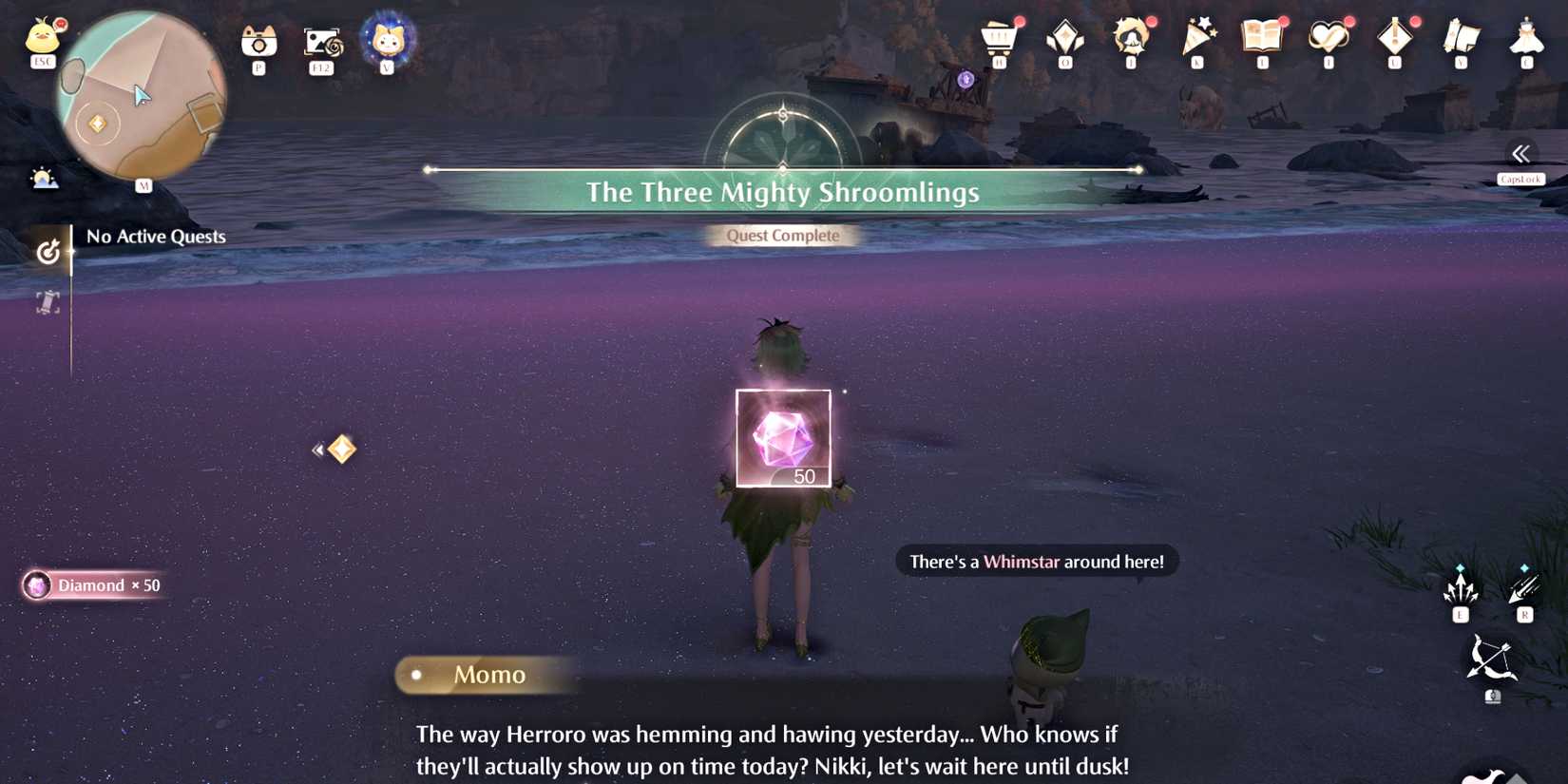Click the Whimstar notification bubble
This screenshot has height=784, width=1568.
[1036, 561]
